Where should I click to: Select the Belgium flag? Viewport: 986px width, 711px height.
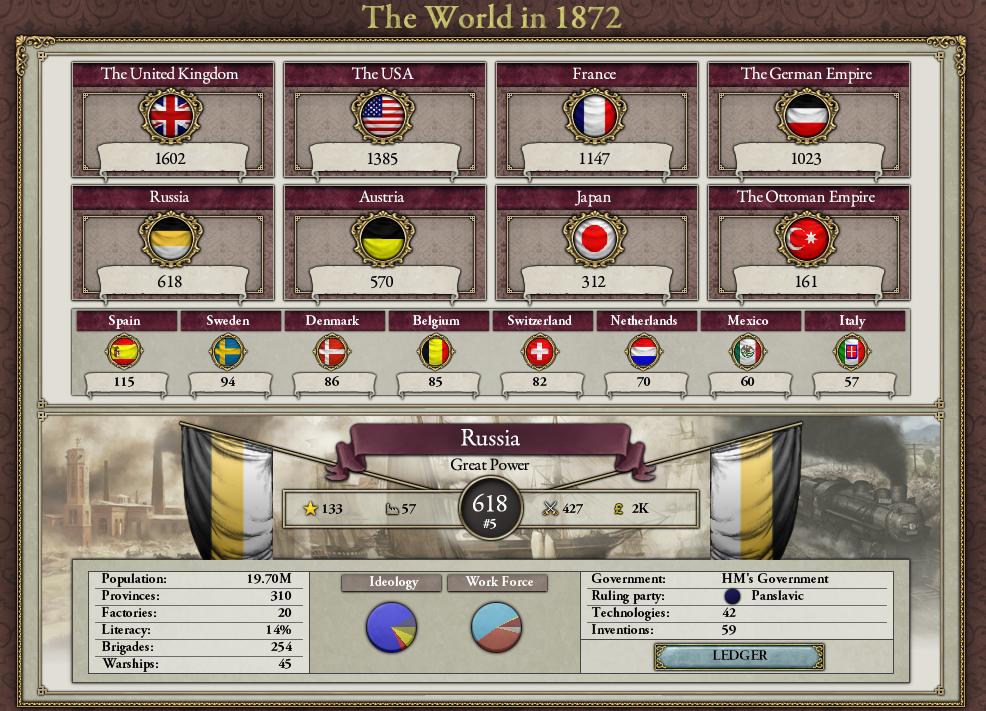[436, 352]
